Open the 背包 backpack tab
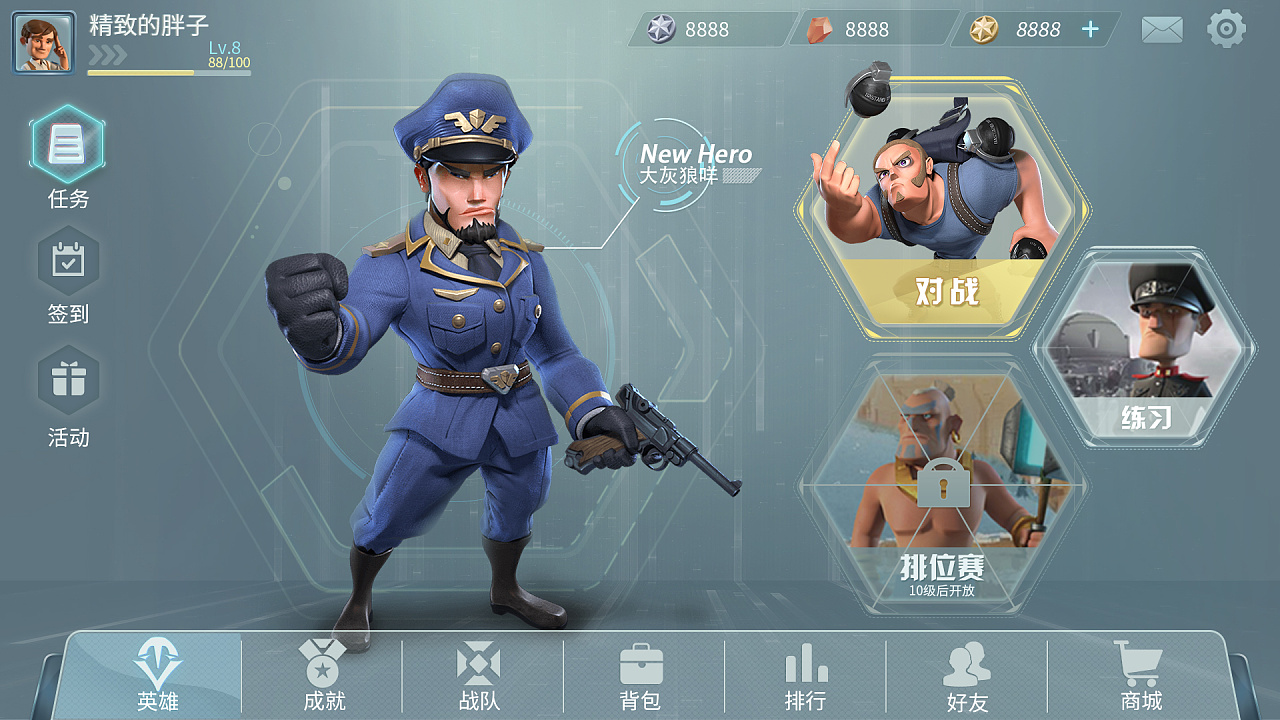 click(641, 675)
